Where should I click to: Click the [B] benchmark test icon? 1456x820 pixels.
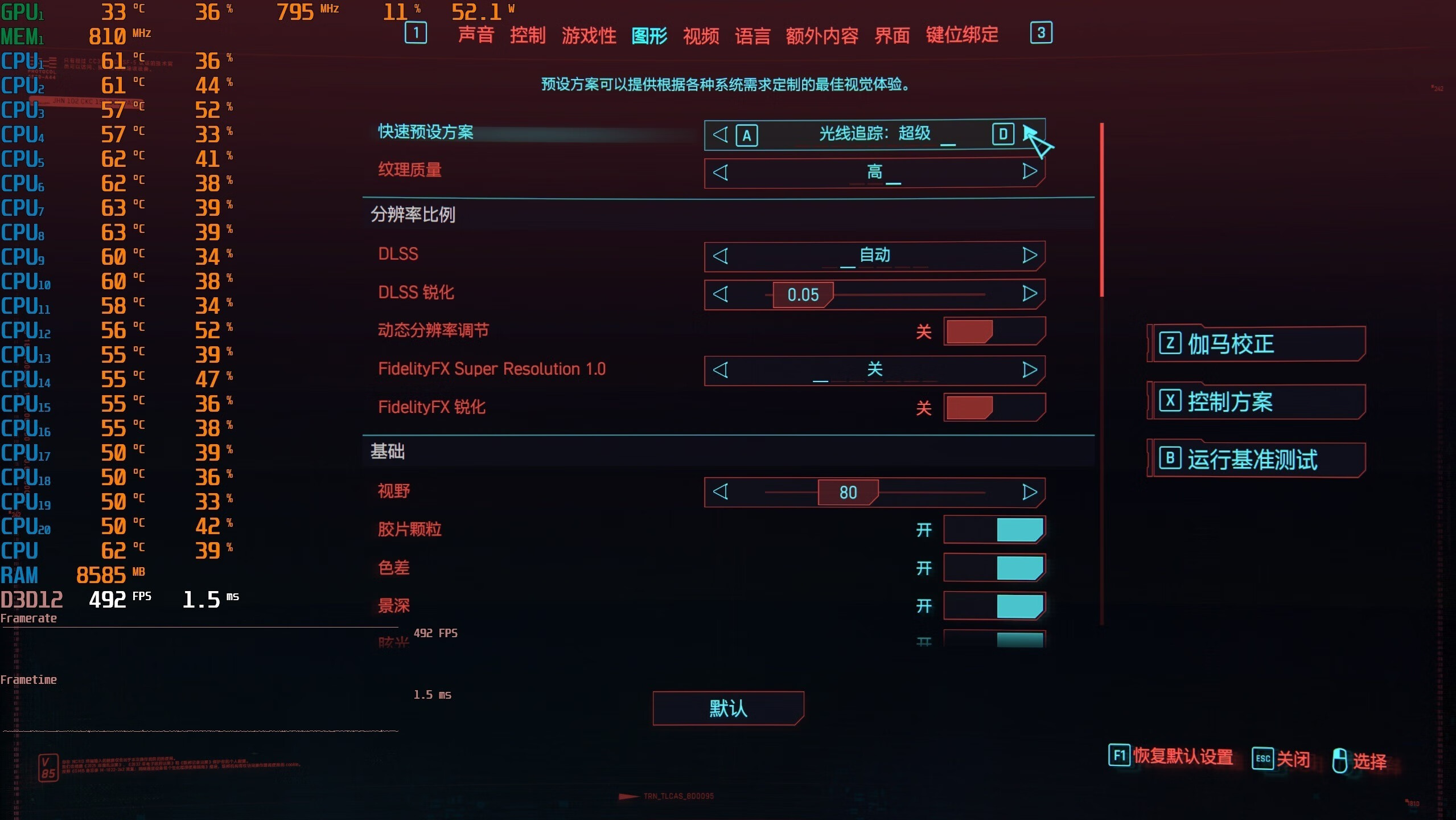pos(1170,460)
